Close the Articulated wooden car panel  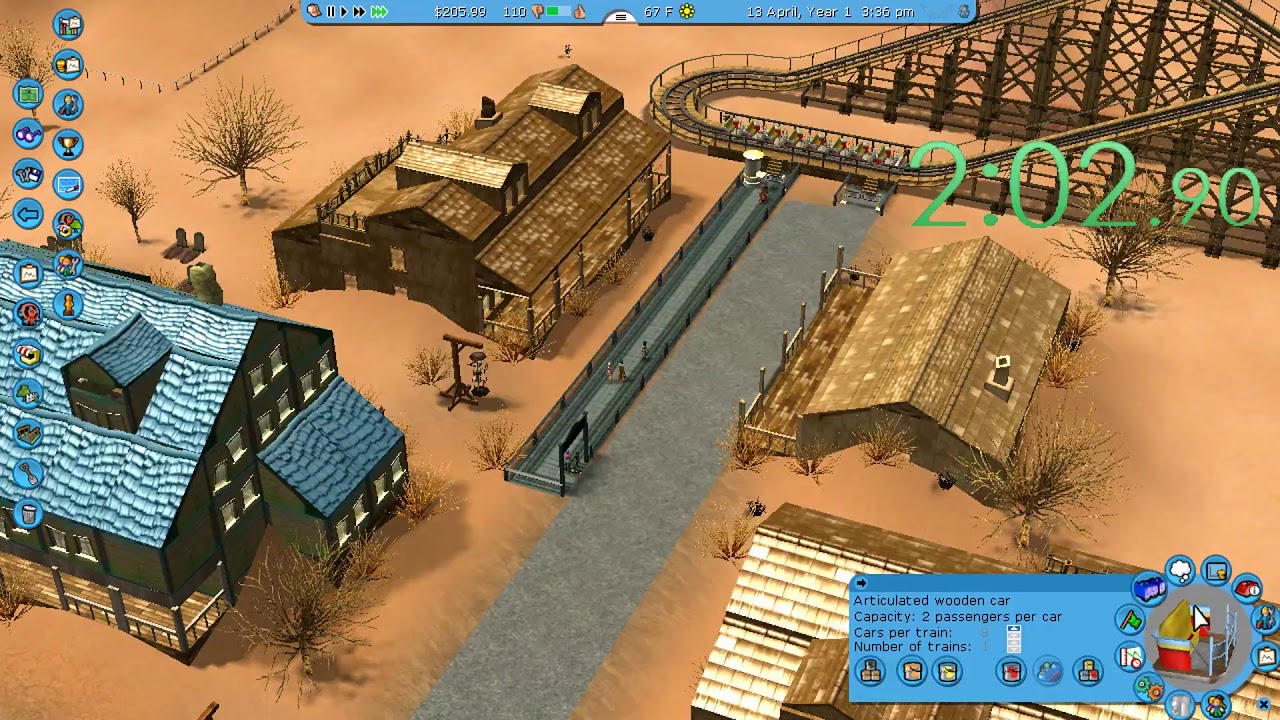(x=1264, y=704)
